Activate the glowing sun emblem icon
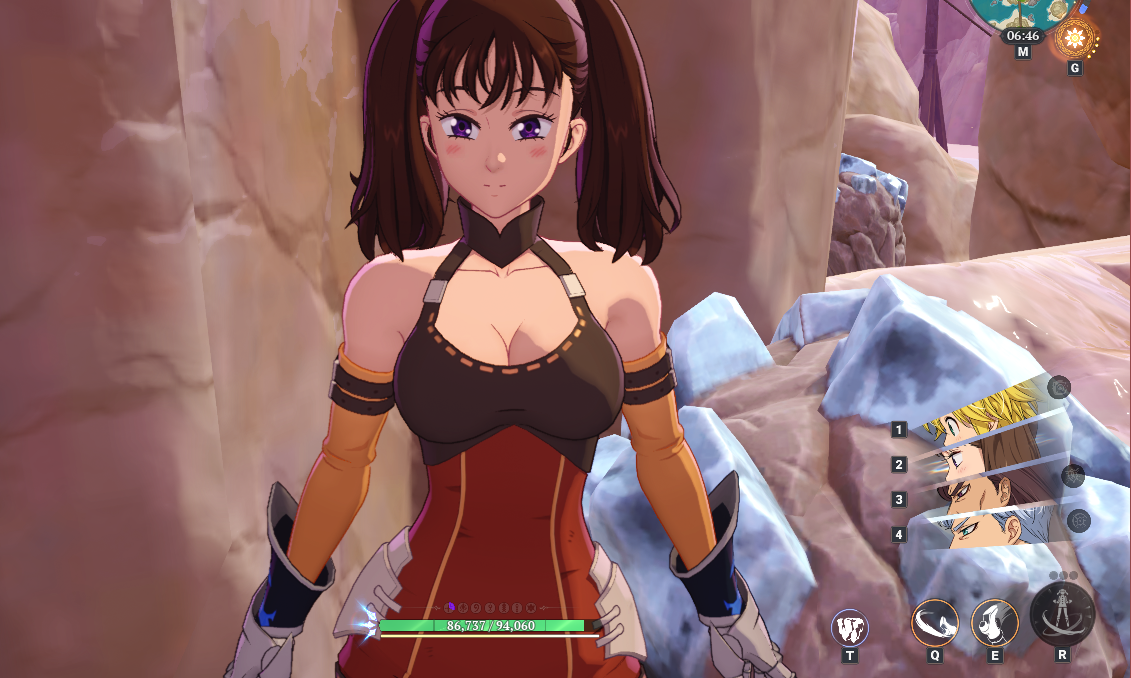This screenshot has width=1131, height=678. (1075, 39)
